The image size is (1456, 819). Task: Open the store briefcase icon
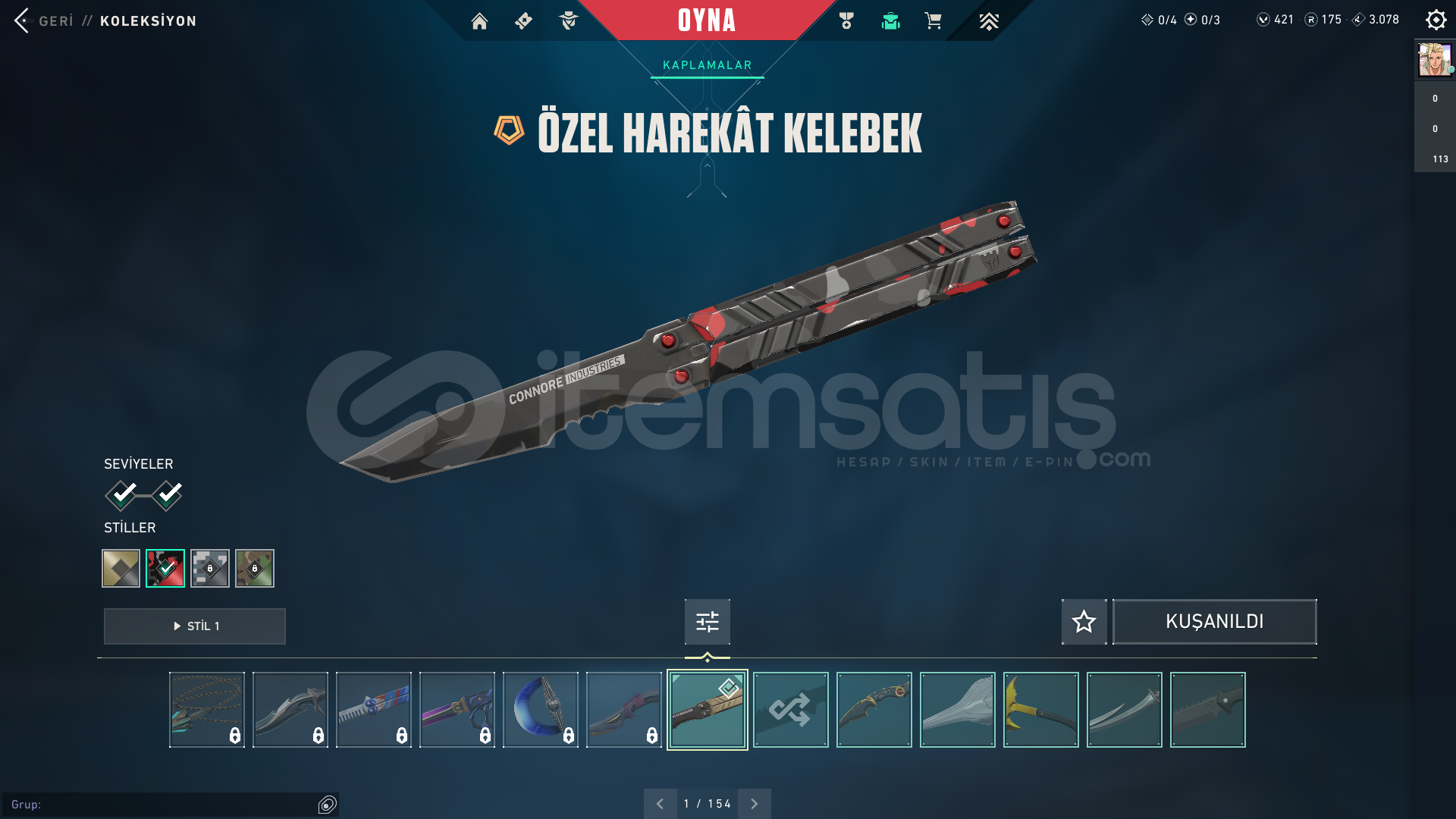coord(890,21)
